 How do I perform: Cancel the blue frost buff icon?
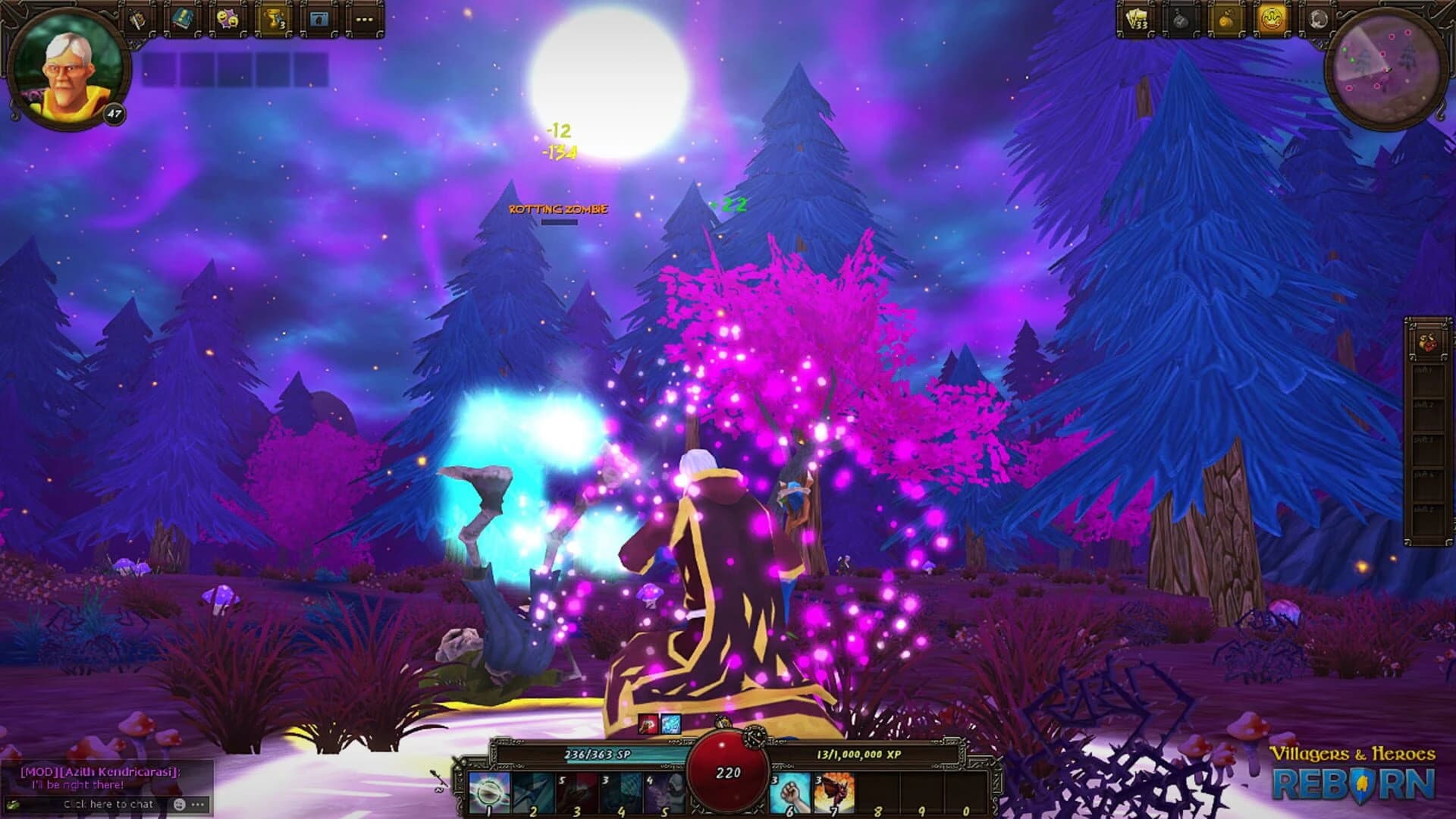[x=670, y=724]
